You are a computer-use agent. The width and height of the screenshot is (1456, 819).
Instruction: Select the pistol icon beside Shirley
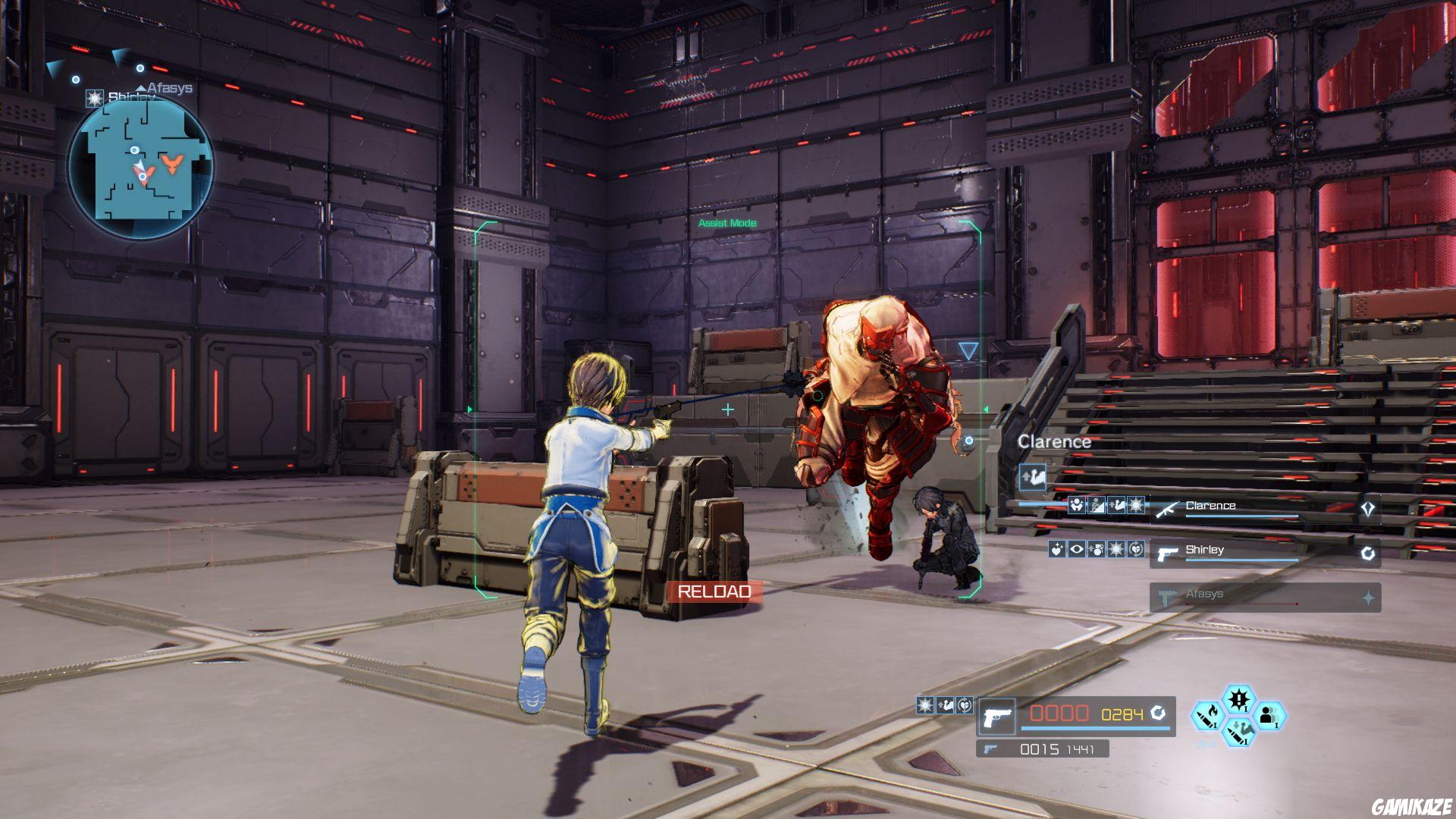(1169, 554)
